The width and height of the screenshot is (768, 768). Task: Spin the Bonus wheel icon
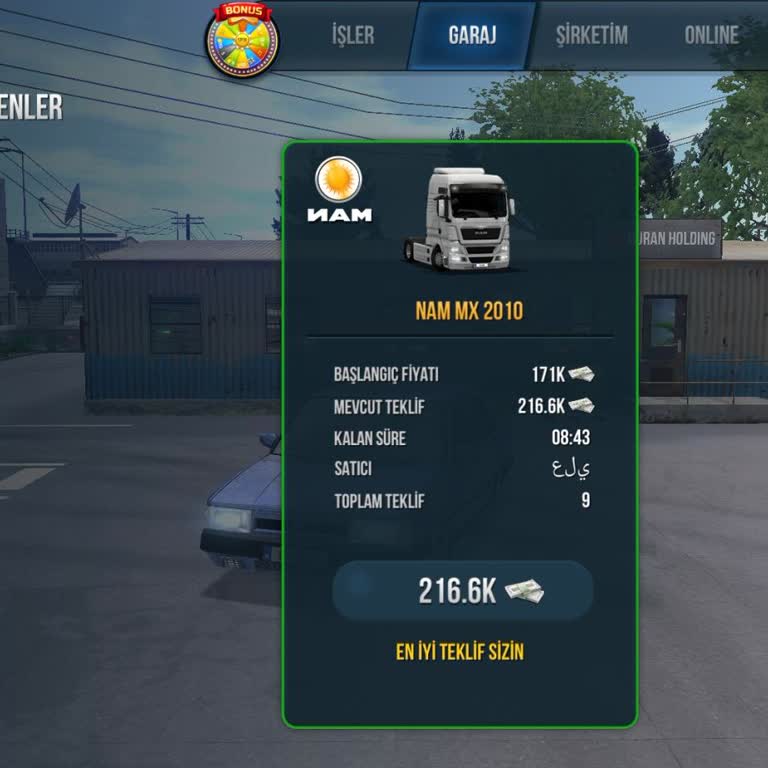[242, 40]
